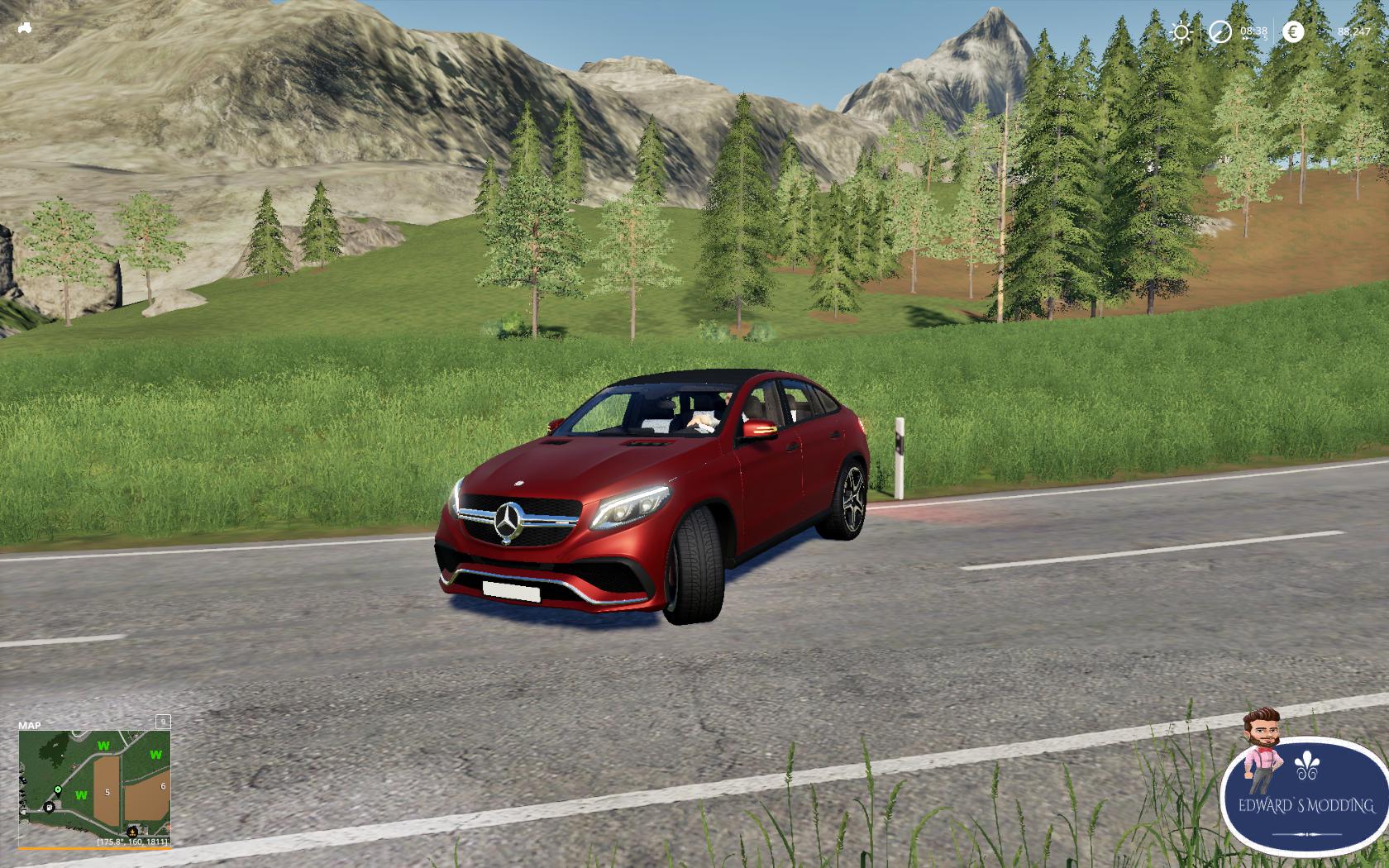Click the game clock dial icon
Viewport: 1389px width, 868px height.
(1220, 32)
